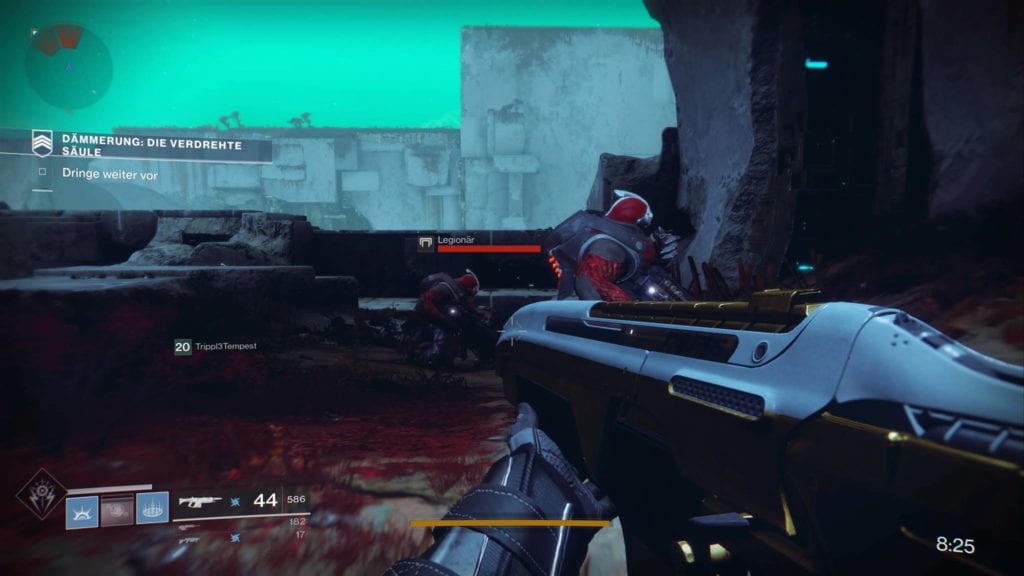Click the greyed-out melee ability icon
This screenshot has width=1024, height=576.
117,510
